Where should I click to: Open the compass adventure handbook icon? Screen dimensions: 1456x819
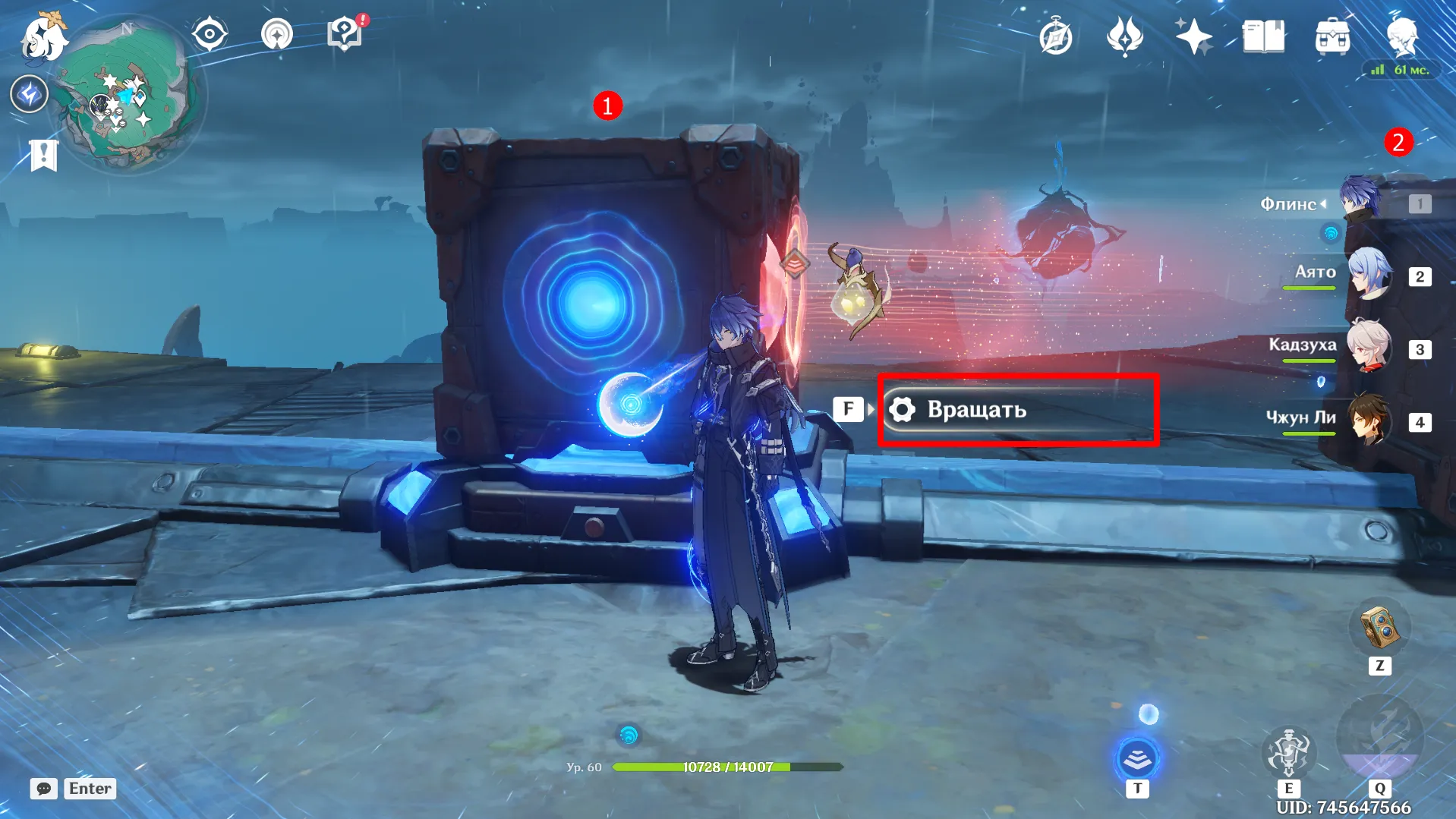pyautogui.click(x=1055, y=36)
